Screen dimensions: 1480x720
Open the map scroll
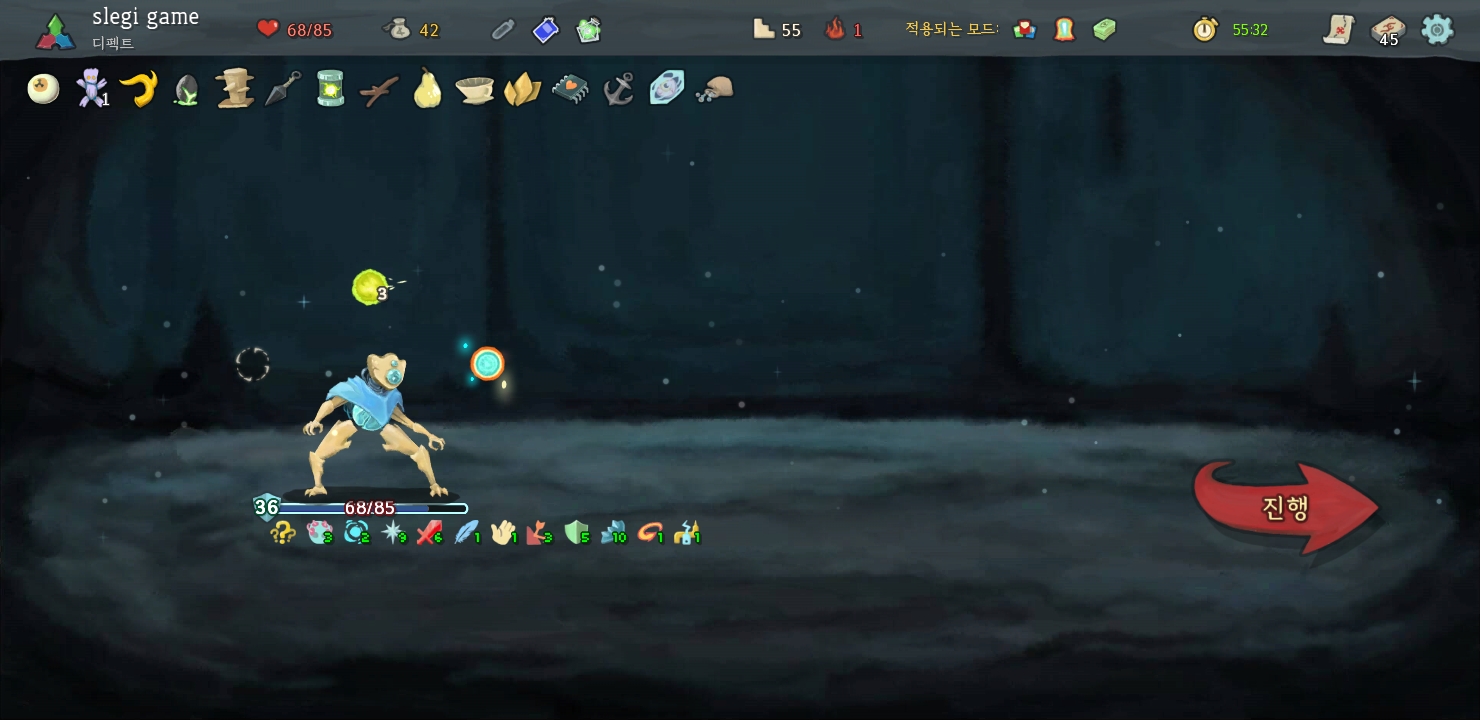(1338, 30)
